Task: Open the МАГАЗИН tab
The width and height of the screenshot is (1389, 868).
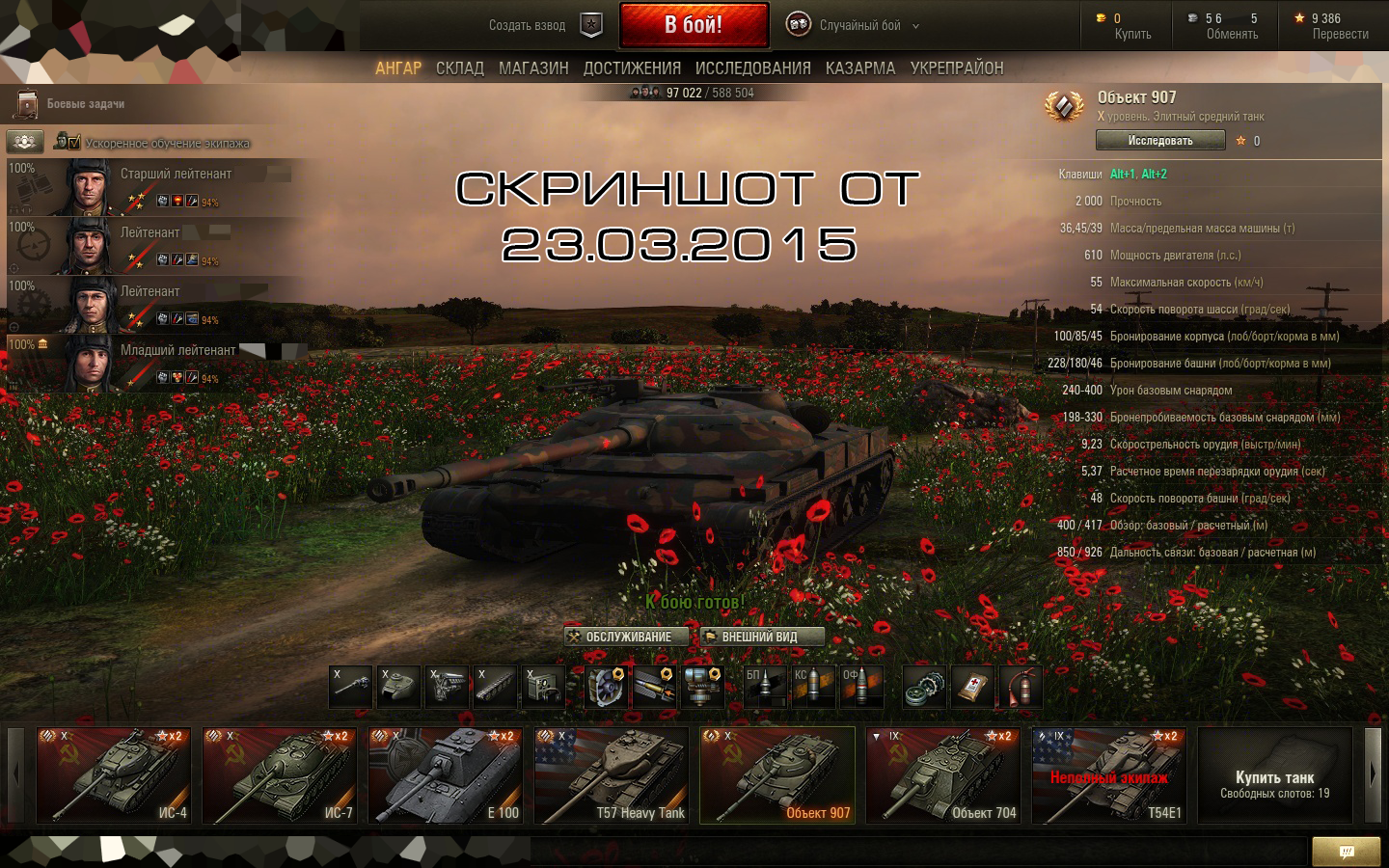Action: point(533,68)
